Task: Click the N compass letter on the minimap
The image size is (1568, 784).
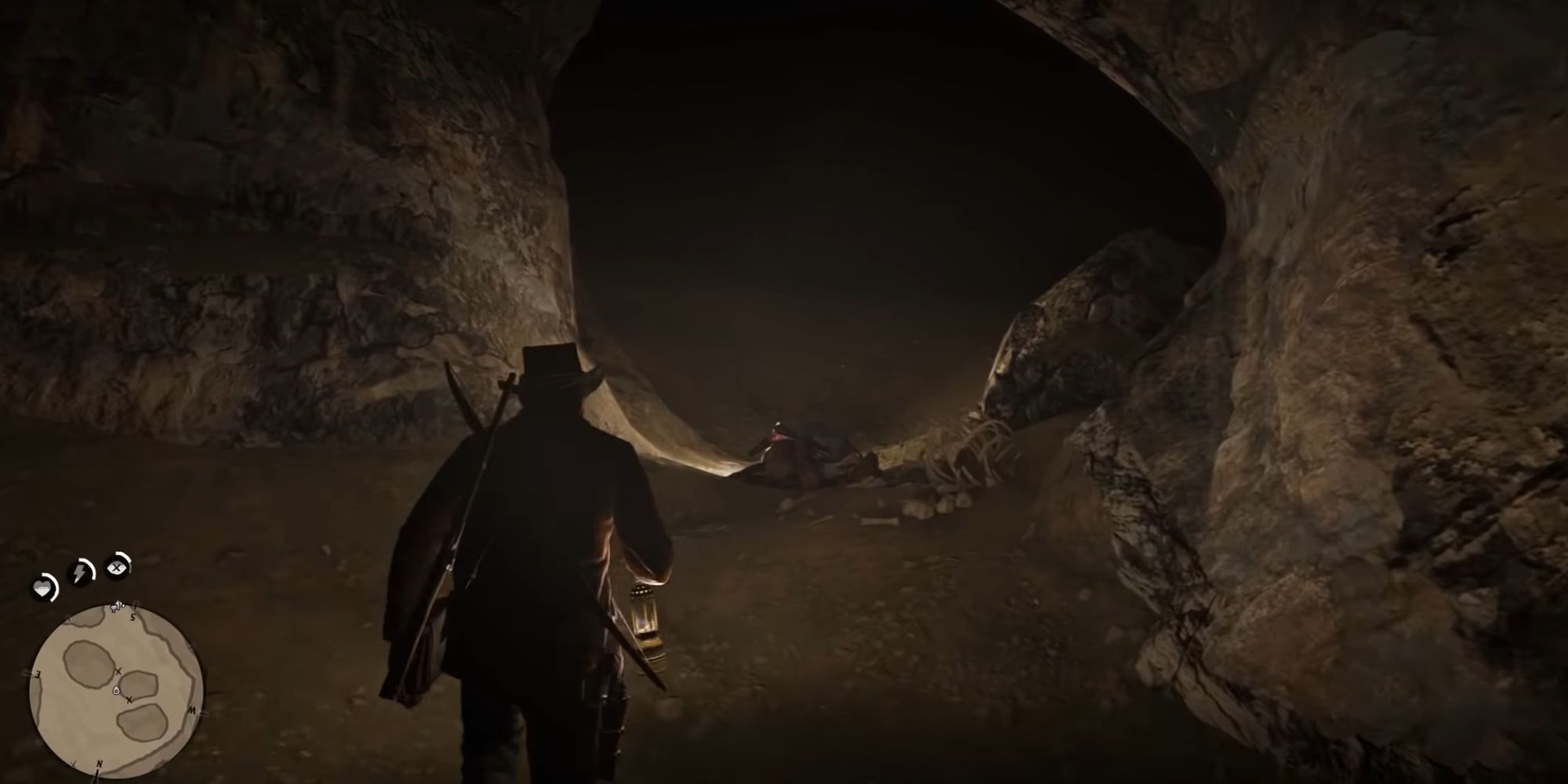Action: [x=99, y=763]
